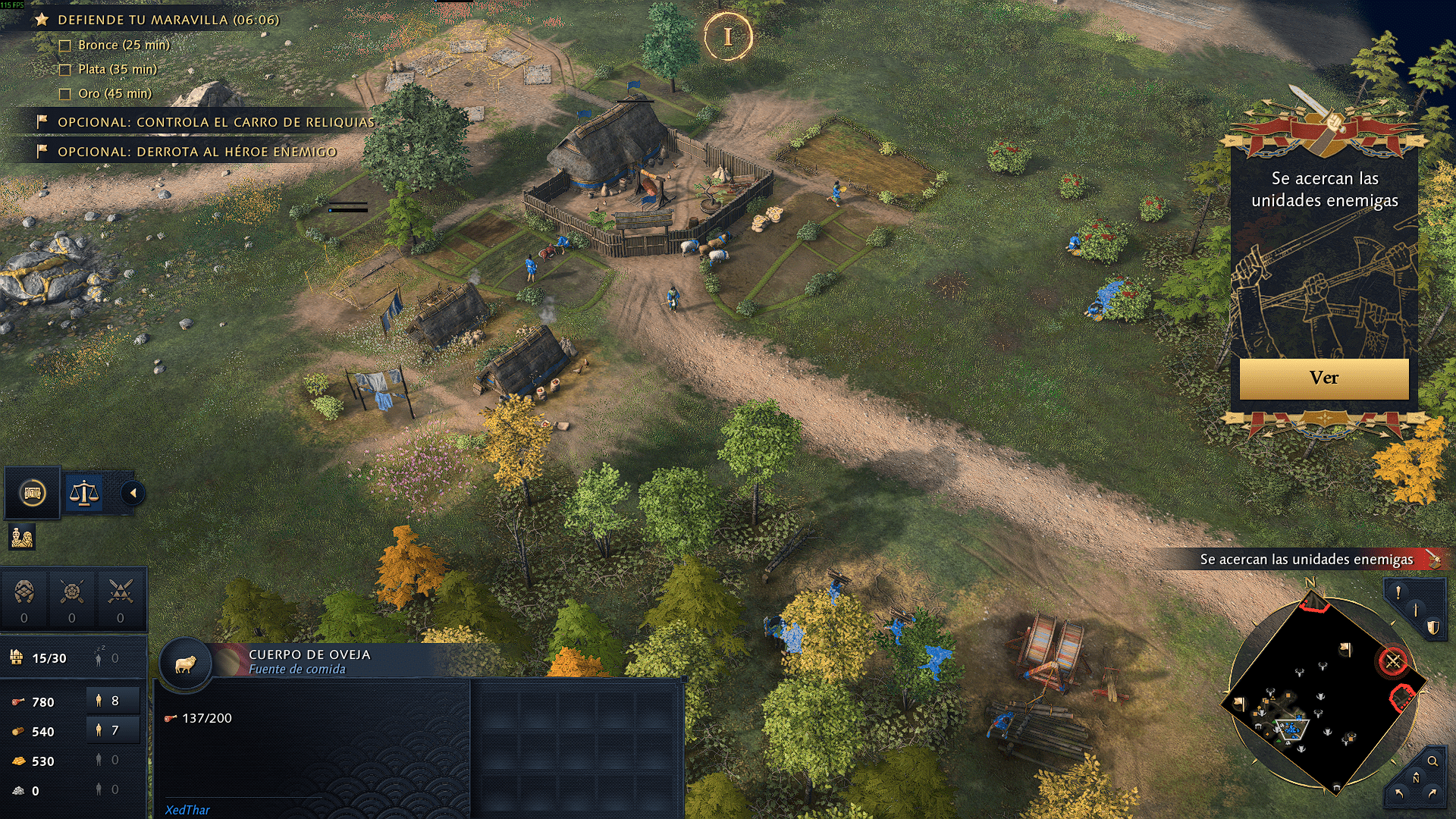Viewport: 1456px width, 819px height.
Task: Rotate camera with right curved arrow
Action: pos(1432,794)
